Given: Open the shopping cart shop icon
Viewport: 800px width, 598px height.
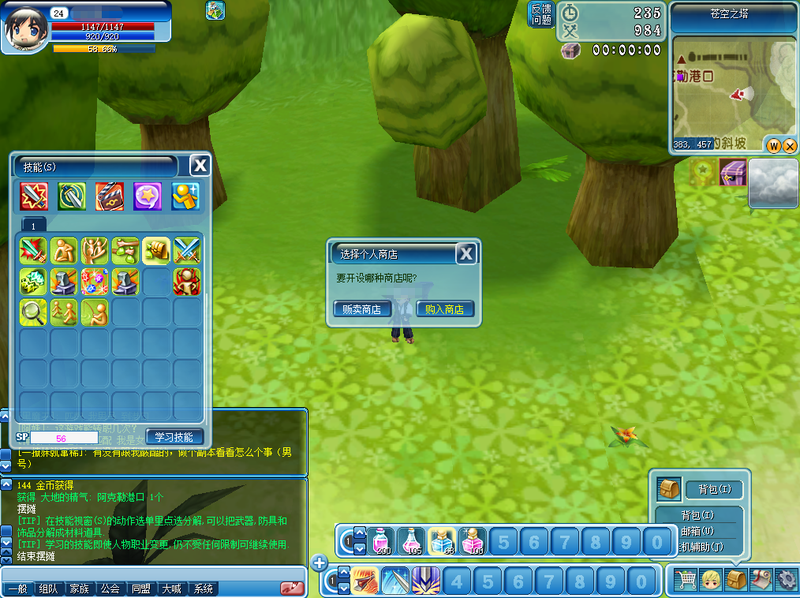Looking at the screenshot, I should pos(685,579).
